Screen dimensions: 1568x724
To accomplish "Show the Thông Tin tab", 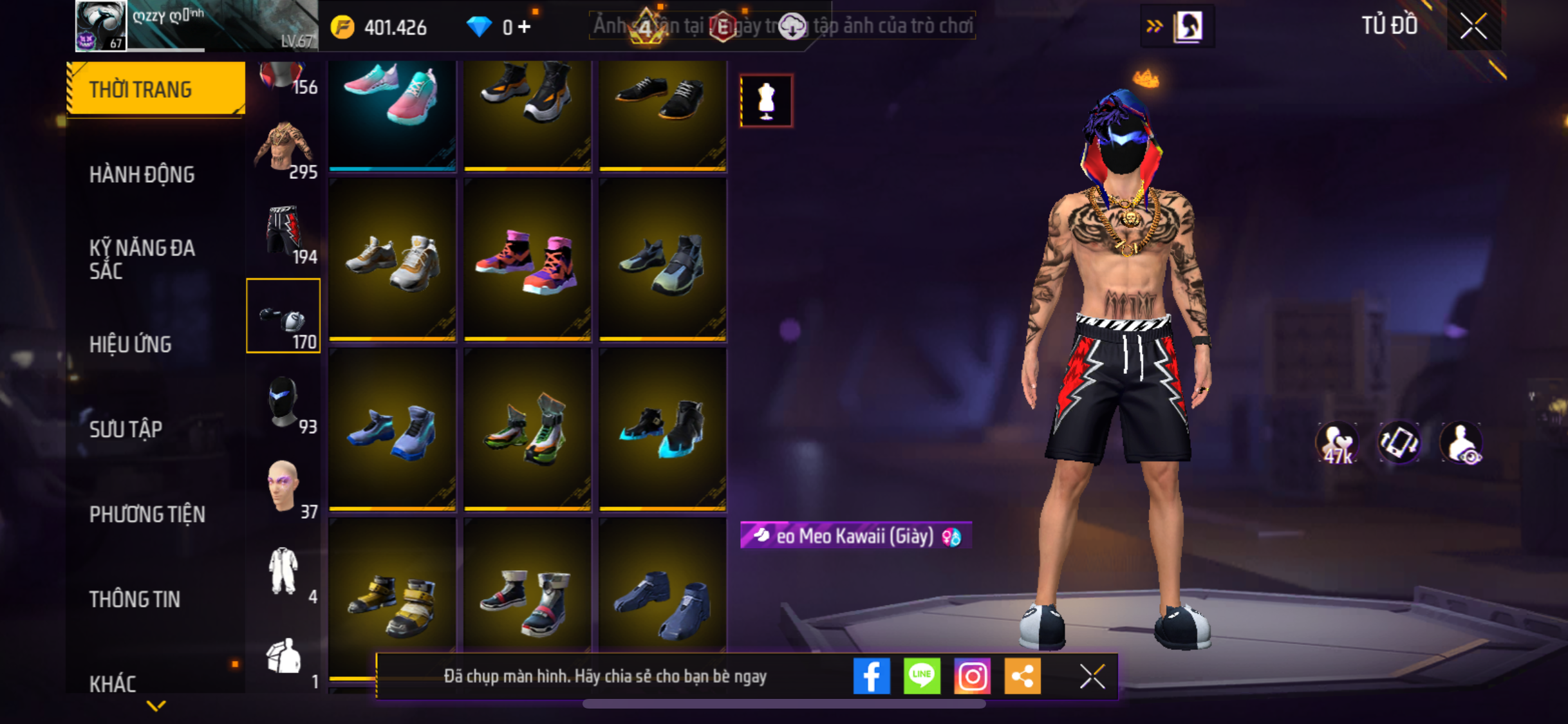I will pyautogui.click(x=135, y=599).
